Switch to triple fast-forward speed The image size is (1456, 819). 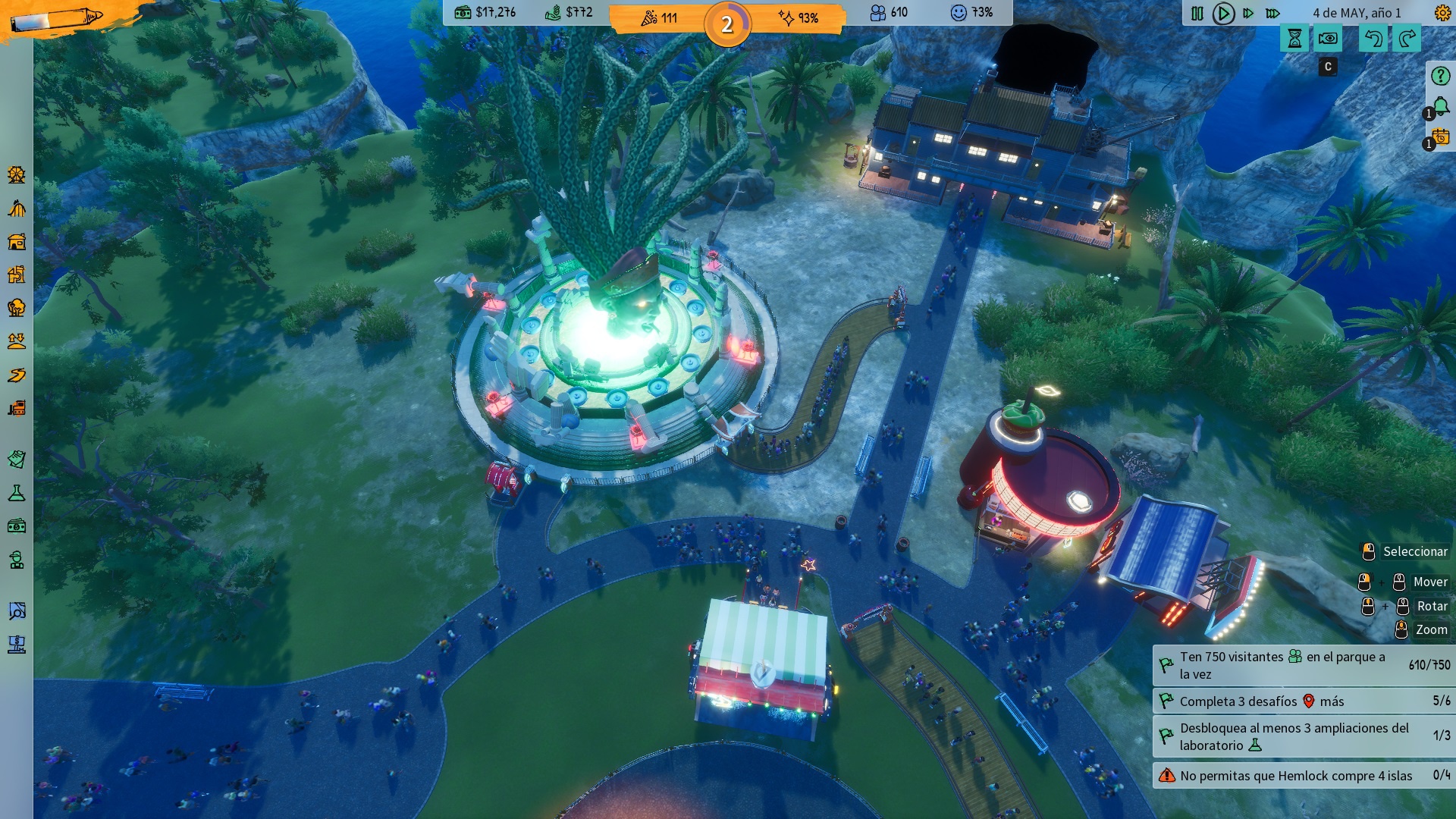1273,14
